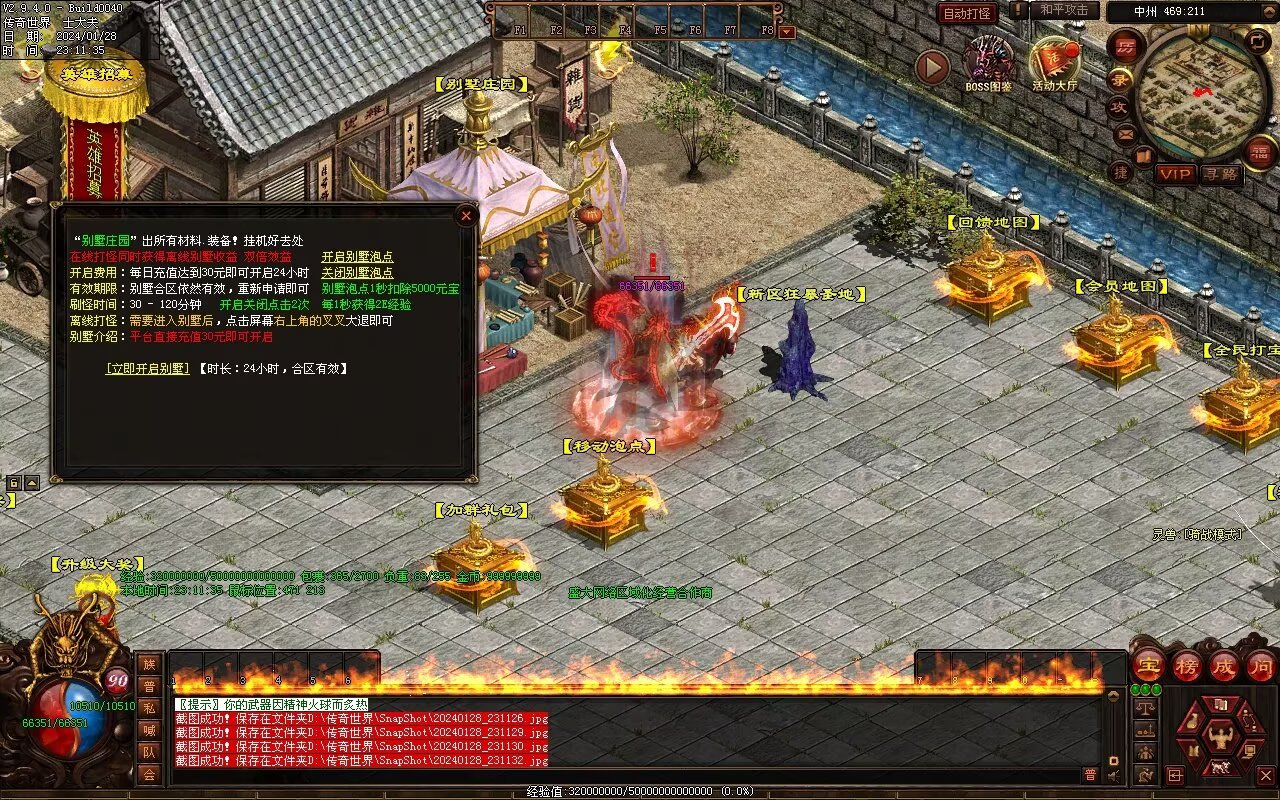1280x800 pixels.
Task: Open the character figure panel icon
Action: [1220, 737]
